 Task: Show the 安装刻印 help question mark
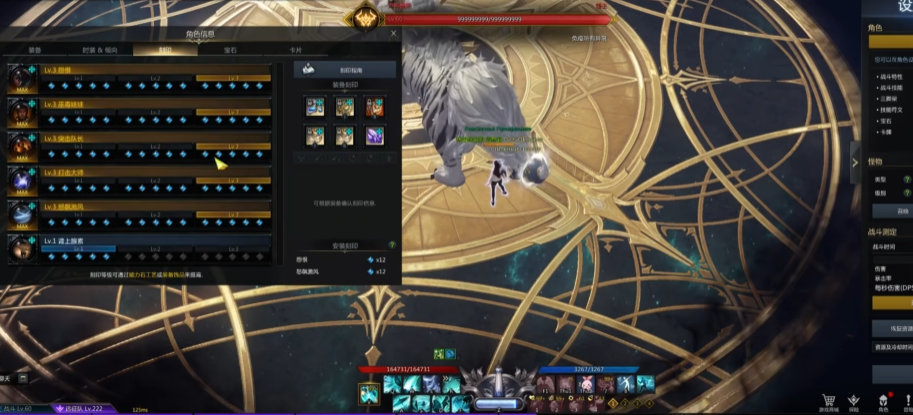point(391,244)
